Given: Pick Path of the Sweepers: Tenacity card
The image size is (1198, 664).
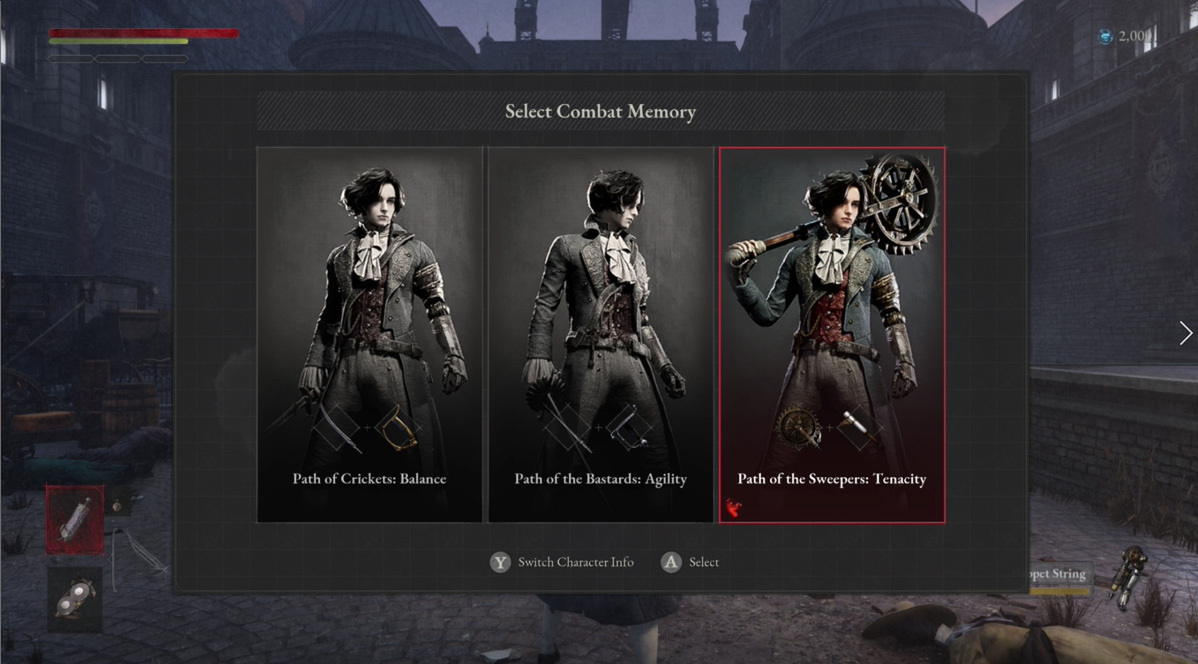Looking at the screenshot, I should (x=832, y=334).
